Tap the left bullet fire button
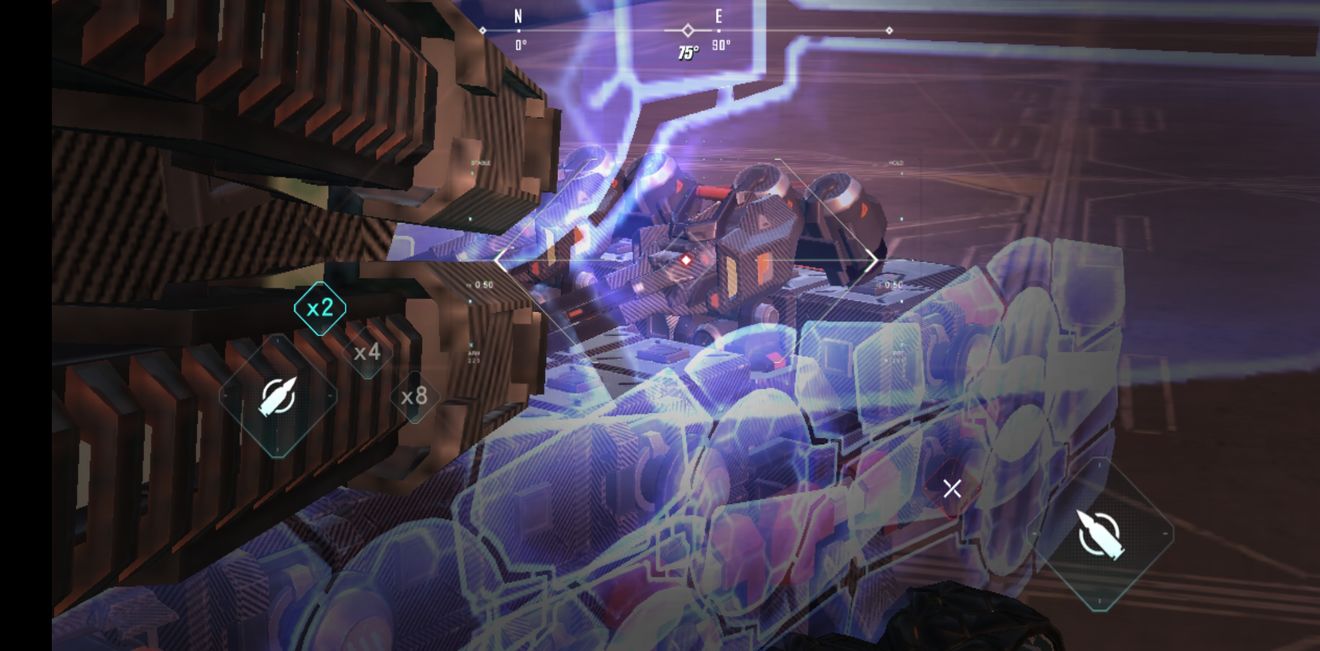This screenshot has height=651, width=1320. tap(277, 397)
